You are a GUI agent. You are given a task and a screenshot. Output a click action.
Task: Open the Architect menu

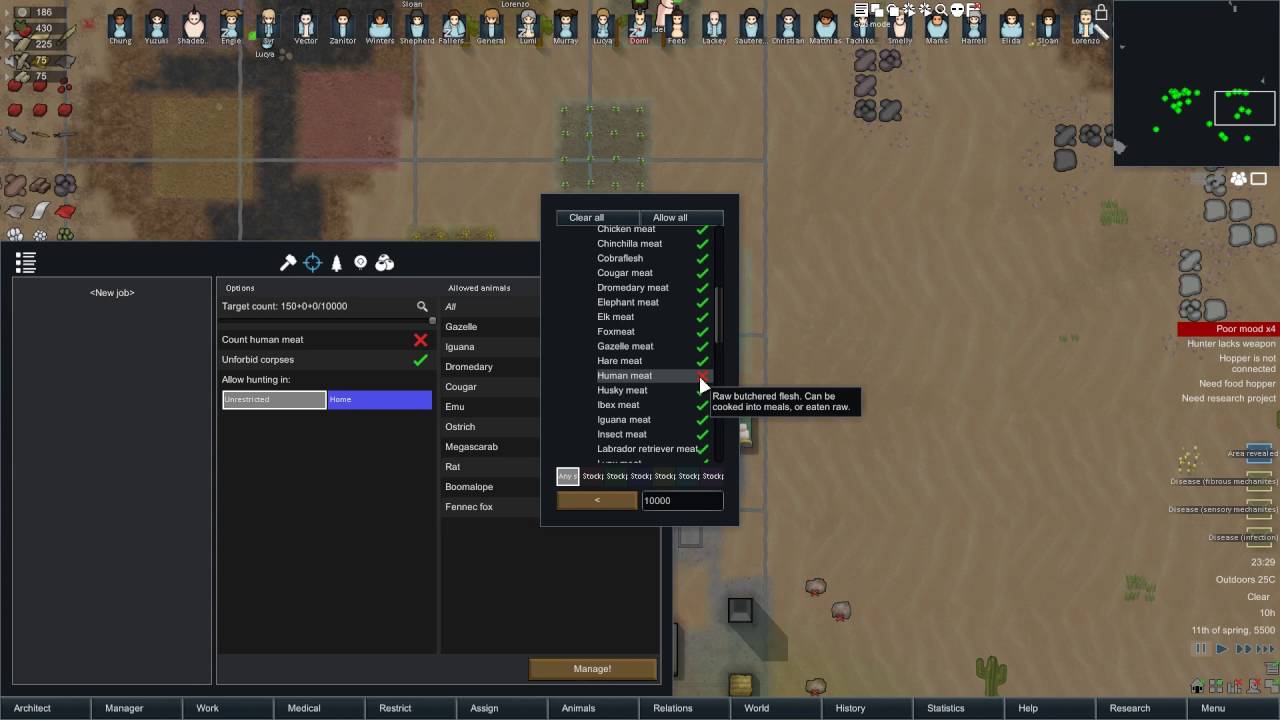pos(32,707)
